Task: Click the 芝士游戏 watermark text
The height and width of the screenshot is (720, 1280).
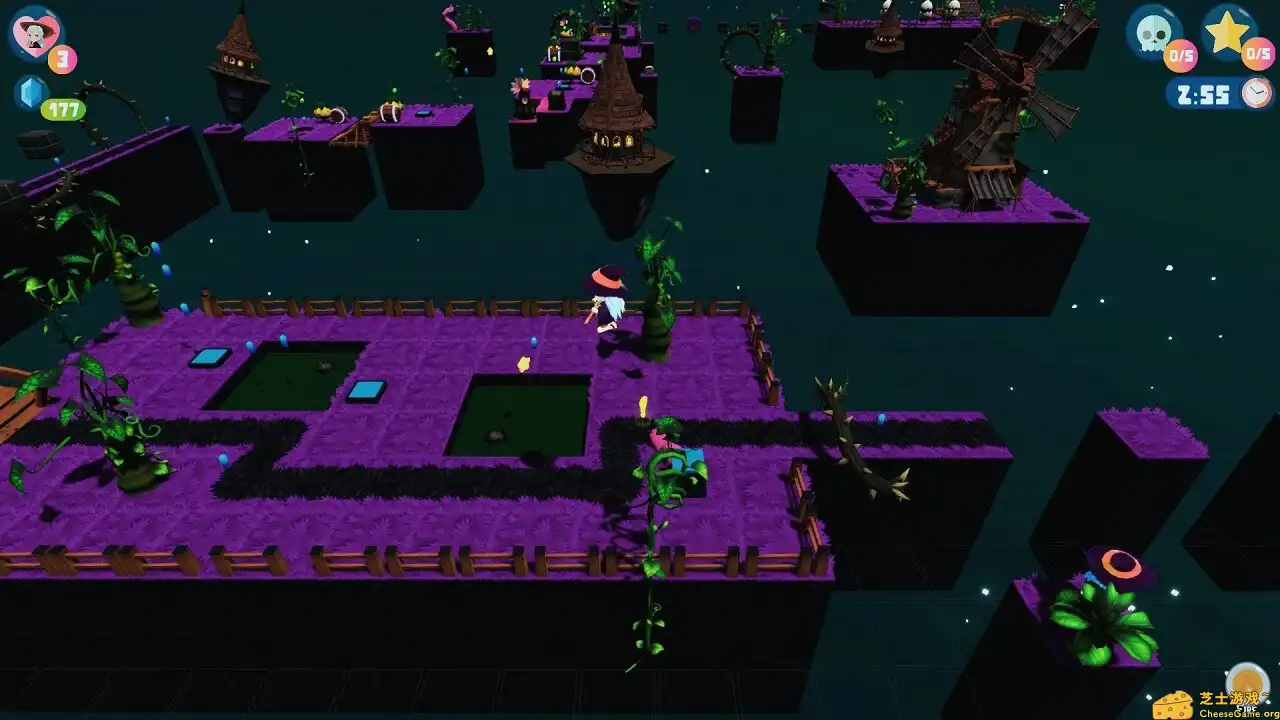Action: [1228, 697]
